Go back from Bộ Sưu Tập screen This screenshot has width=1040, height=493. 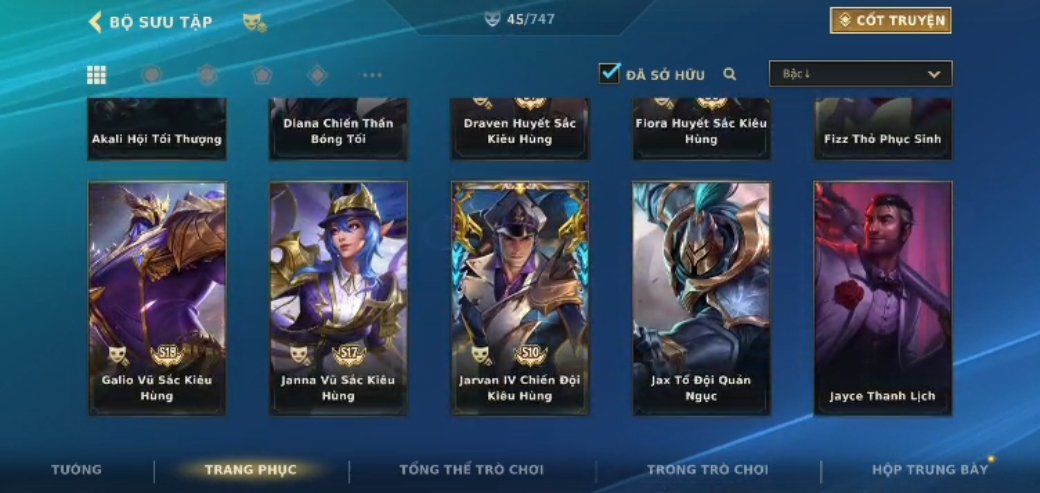pos(96,21)
